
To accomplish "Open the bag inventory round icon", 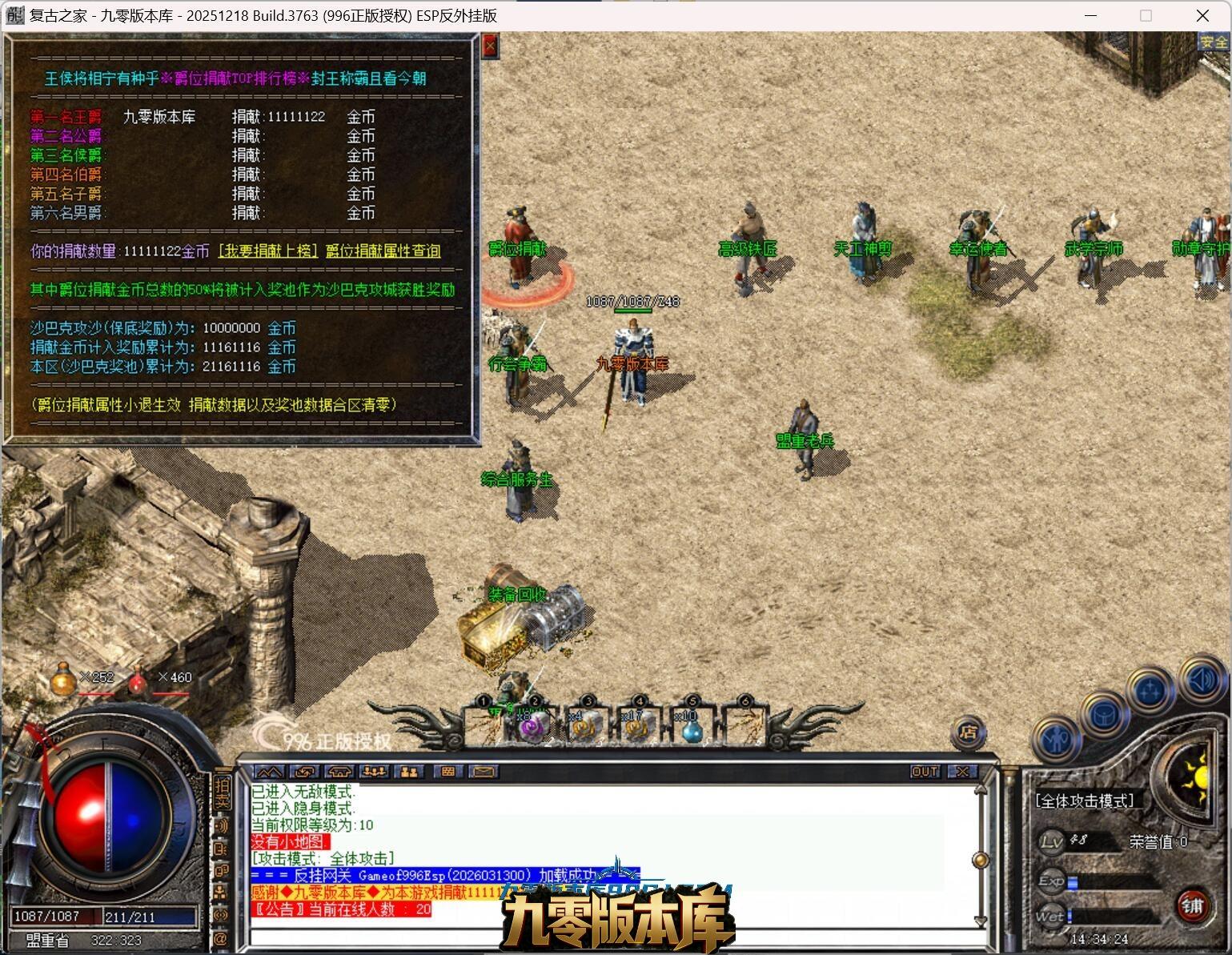I will pos(1104,713).
